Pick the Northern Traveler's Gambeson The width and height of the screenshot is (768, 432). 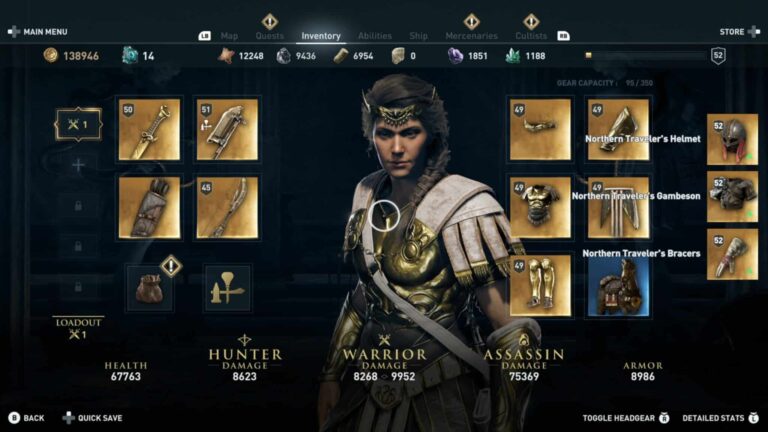[732, 197]
